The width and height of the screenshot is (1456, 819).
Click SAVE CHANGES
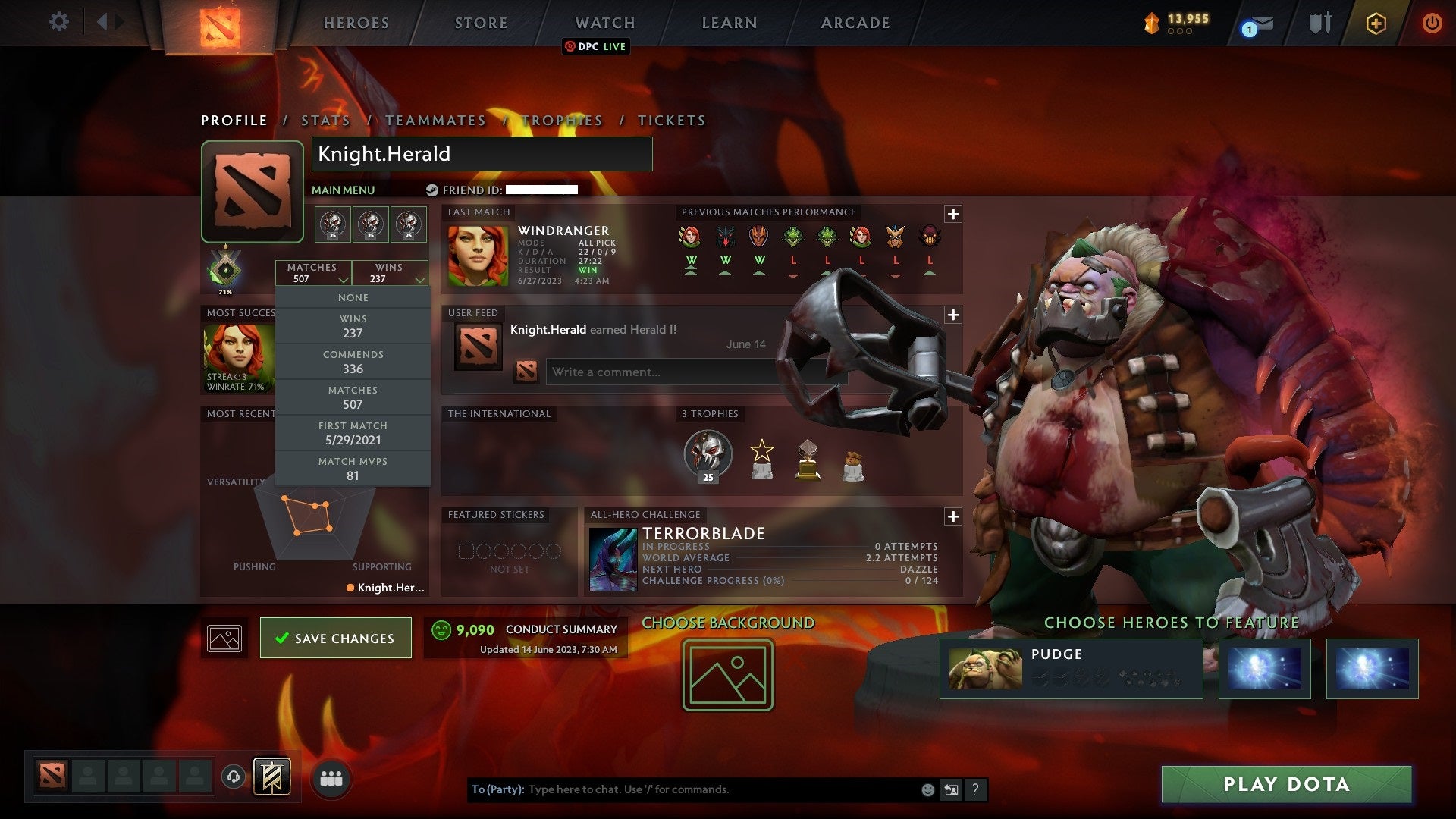pos(335,638)
